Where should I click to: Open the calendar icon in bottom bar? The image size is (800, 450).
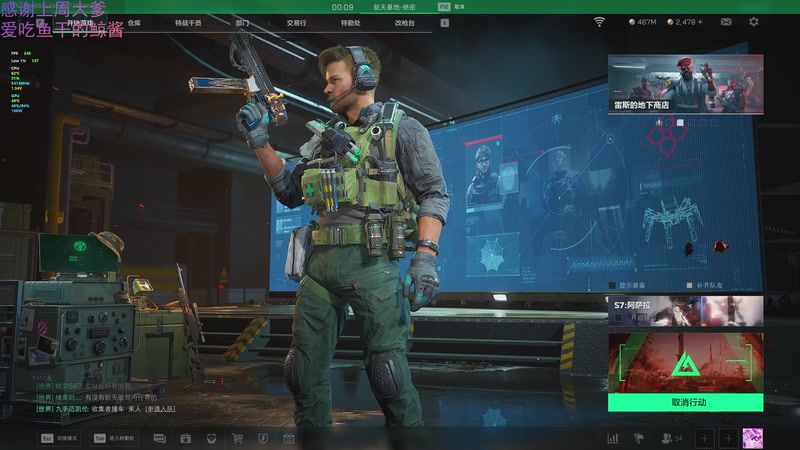coord(289,438)
